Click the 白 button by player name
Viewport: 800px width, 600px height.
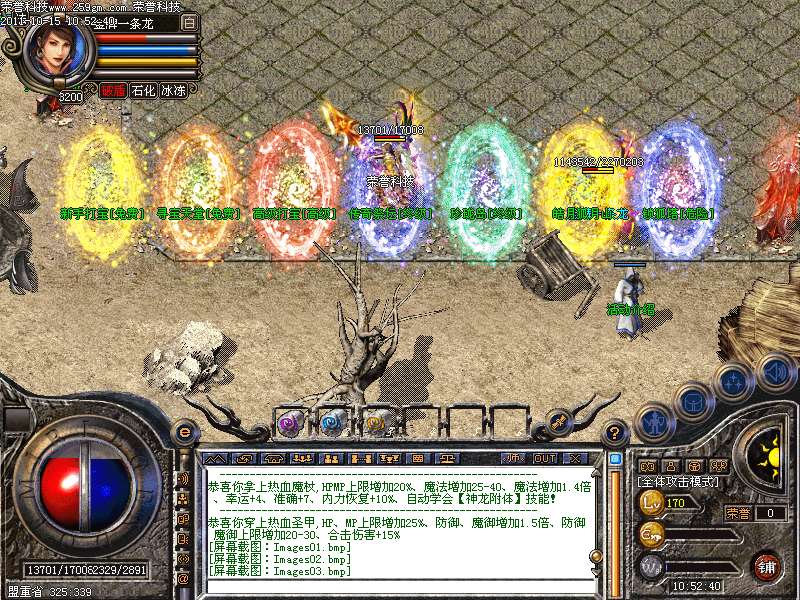pyautogui.click(x=189, y=22)
